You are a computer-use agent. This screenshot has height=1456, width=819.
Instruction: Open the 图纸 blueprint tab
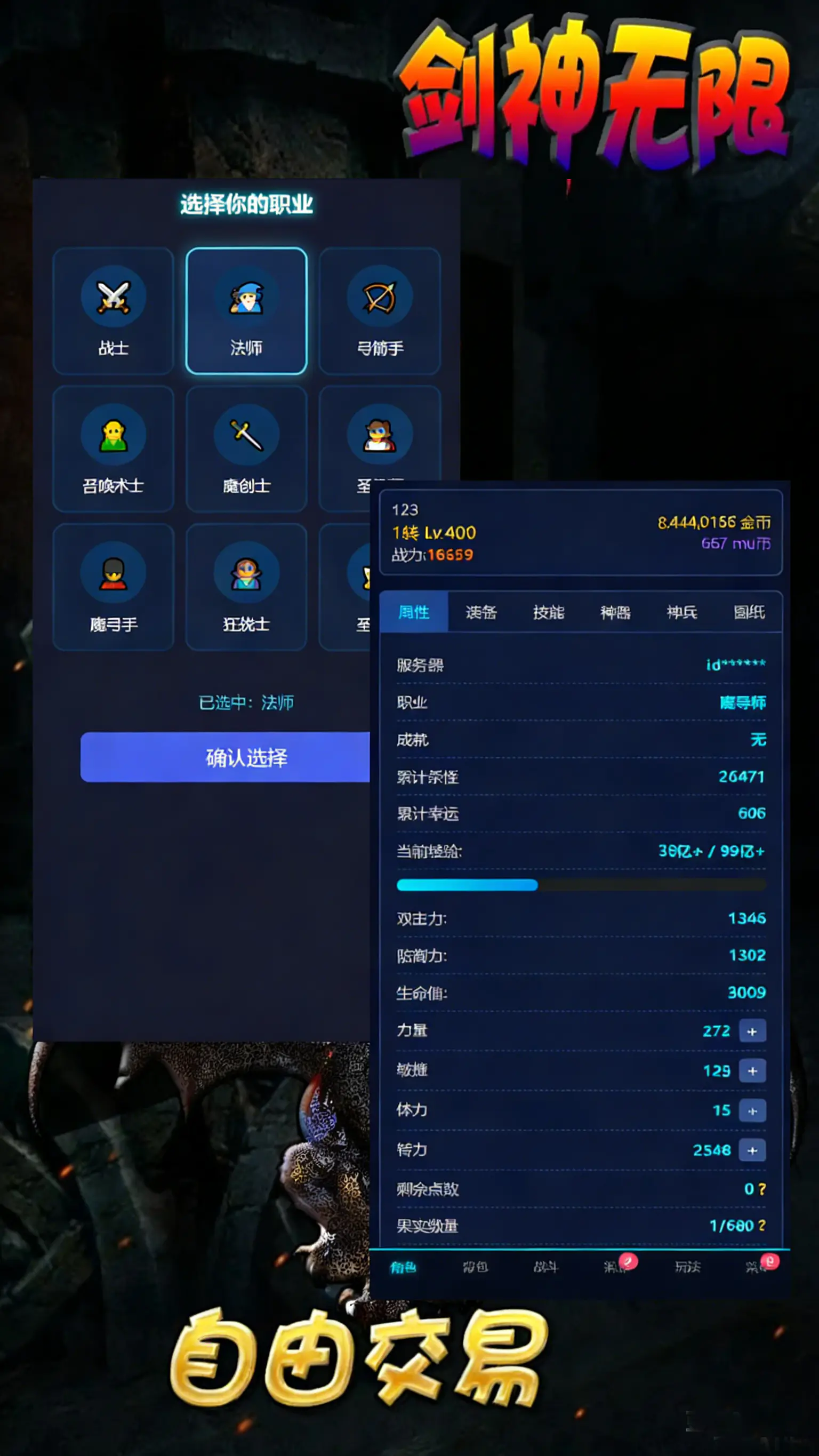pos(750,613)
